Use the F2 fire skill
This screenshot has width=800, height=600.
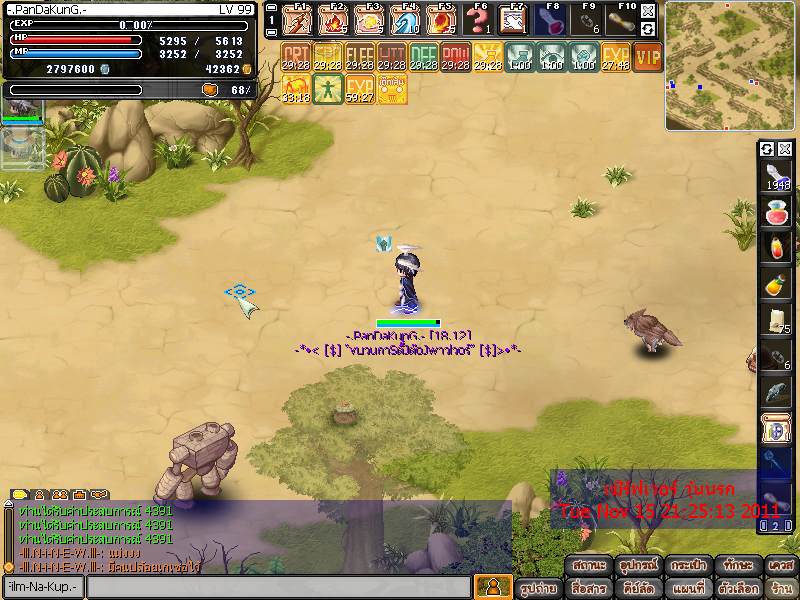[x=333, y=20]
